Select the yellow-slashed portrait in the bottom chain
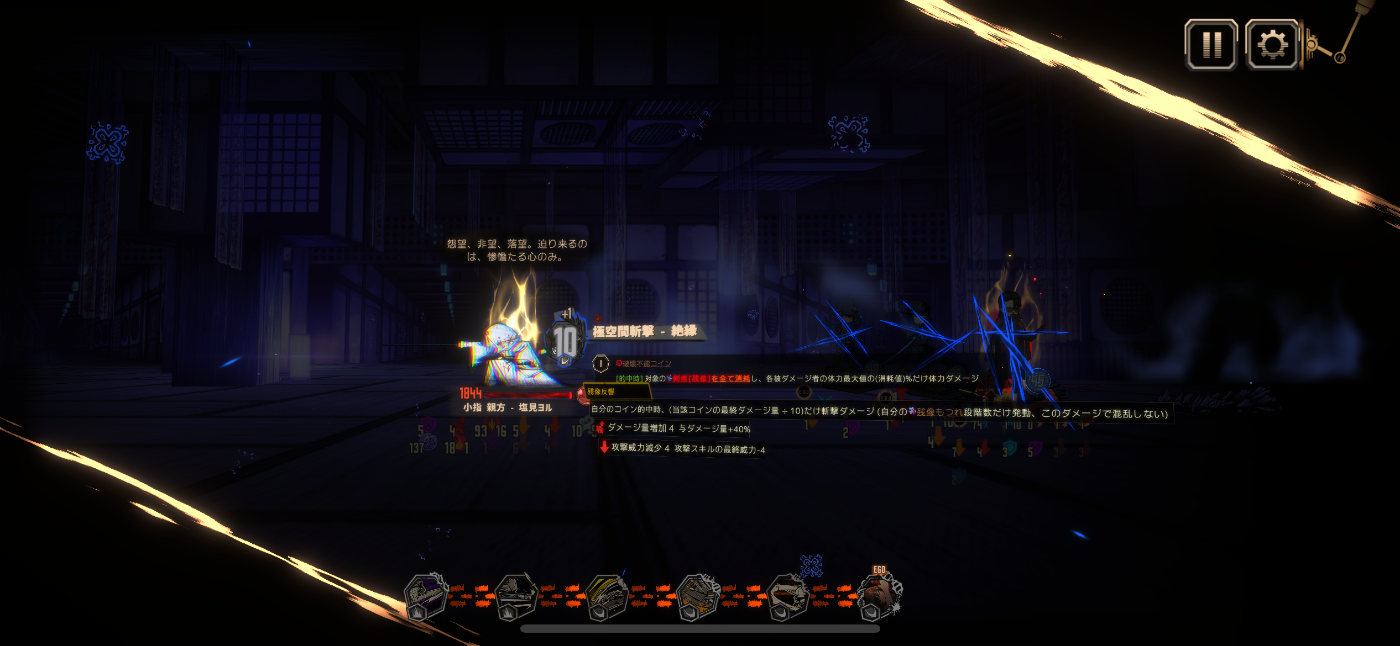This screenshot has height=646, width=1400. pyautogui.click(x=607, y=597)
